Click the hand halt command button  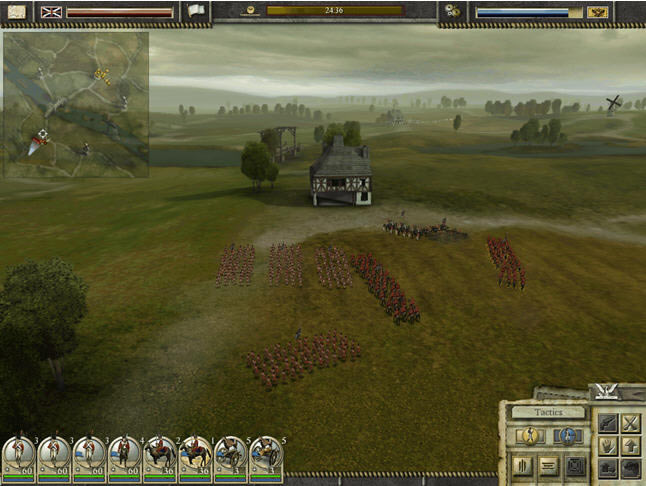pyautogui.click(x=607, y=446)
